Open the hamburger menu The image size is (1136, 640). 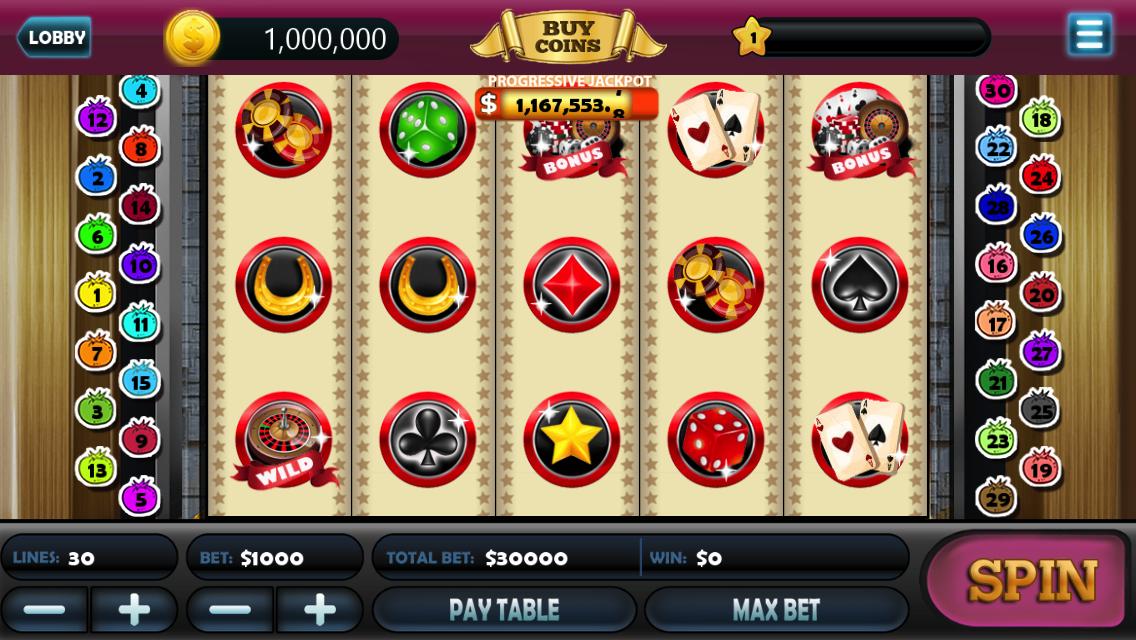tap(1089, 35)
